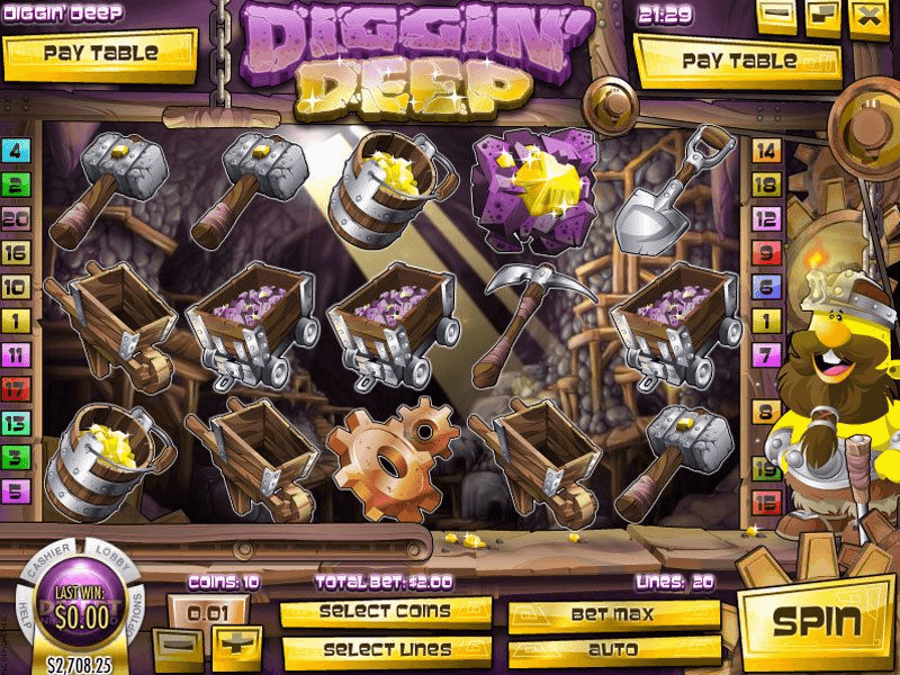Toggle window size with the restore button
The width and height of the screenshot is (900, 675).
tap(824, 16)
